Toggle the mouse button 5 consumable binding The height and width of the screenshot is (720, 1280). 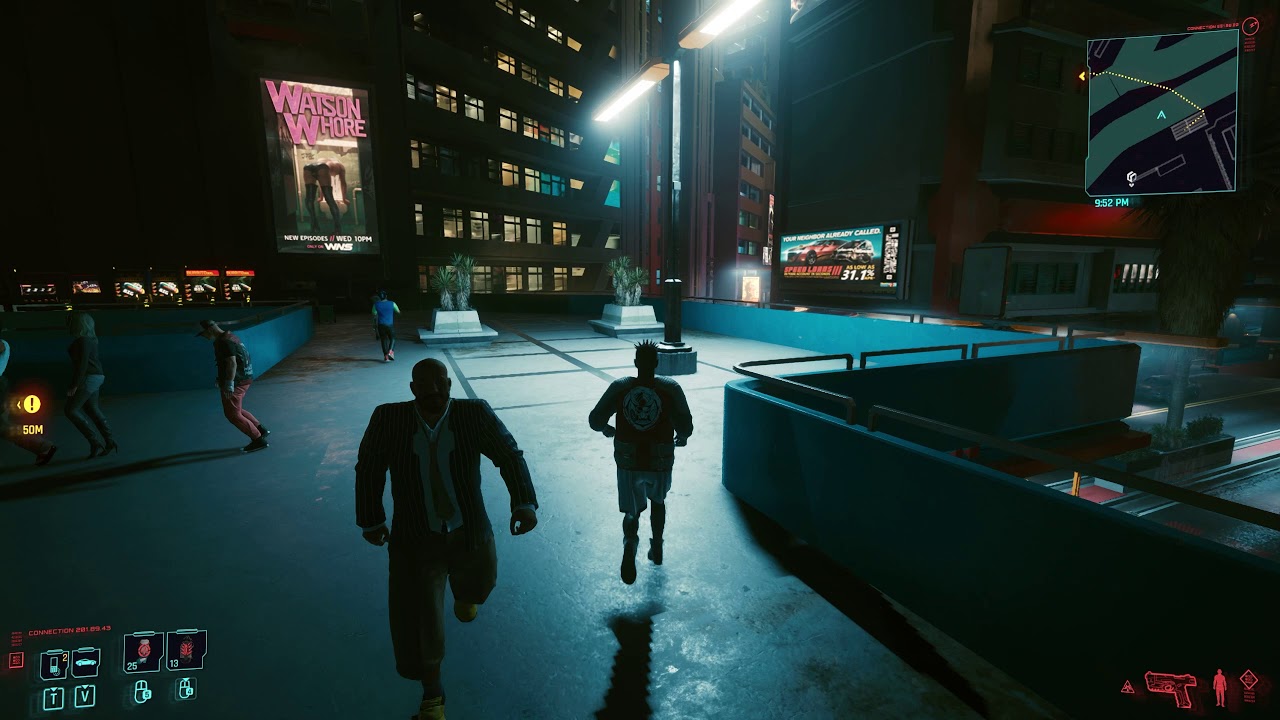pos(142,693)
